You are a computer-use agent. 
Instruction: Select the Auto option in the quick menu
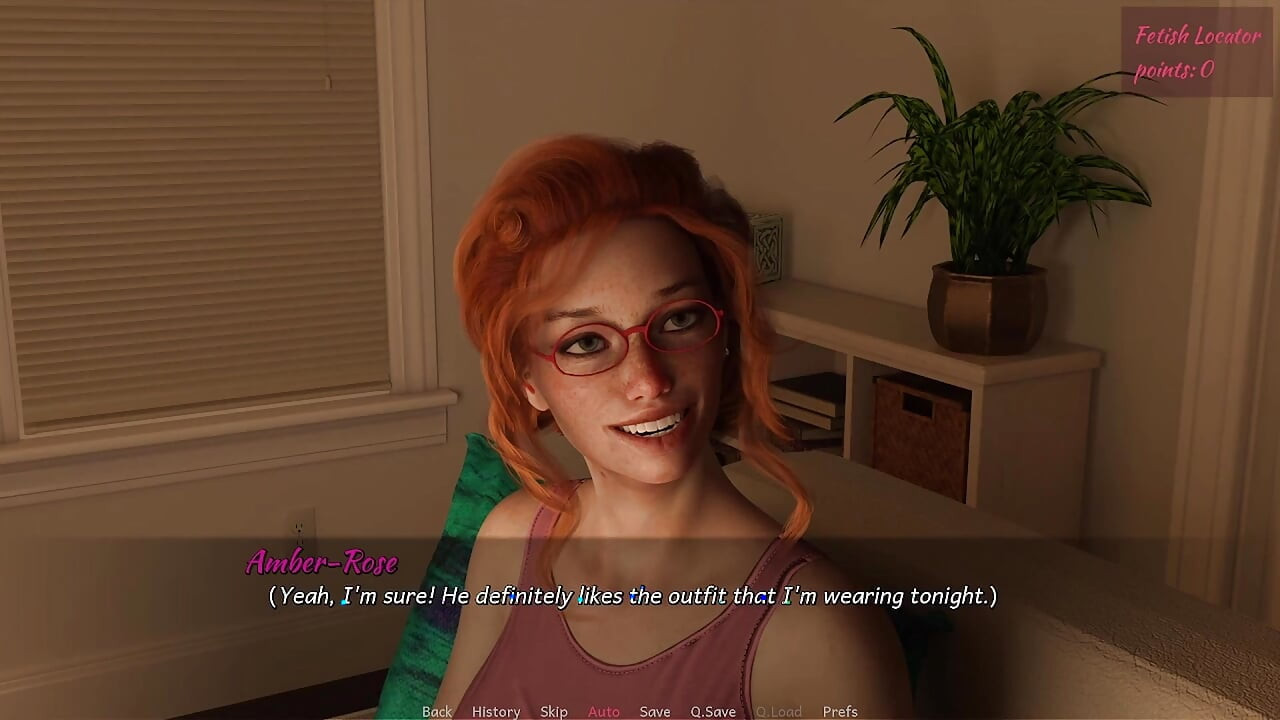click(x=604, y=711)
